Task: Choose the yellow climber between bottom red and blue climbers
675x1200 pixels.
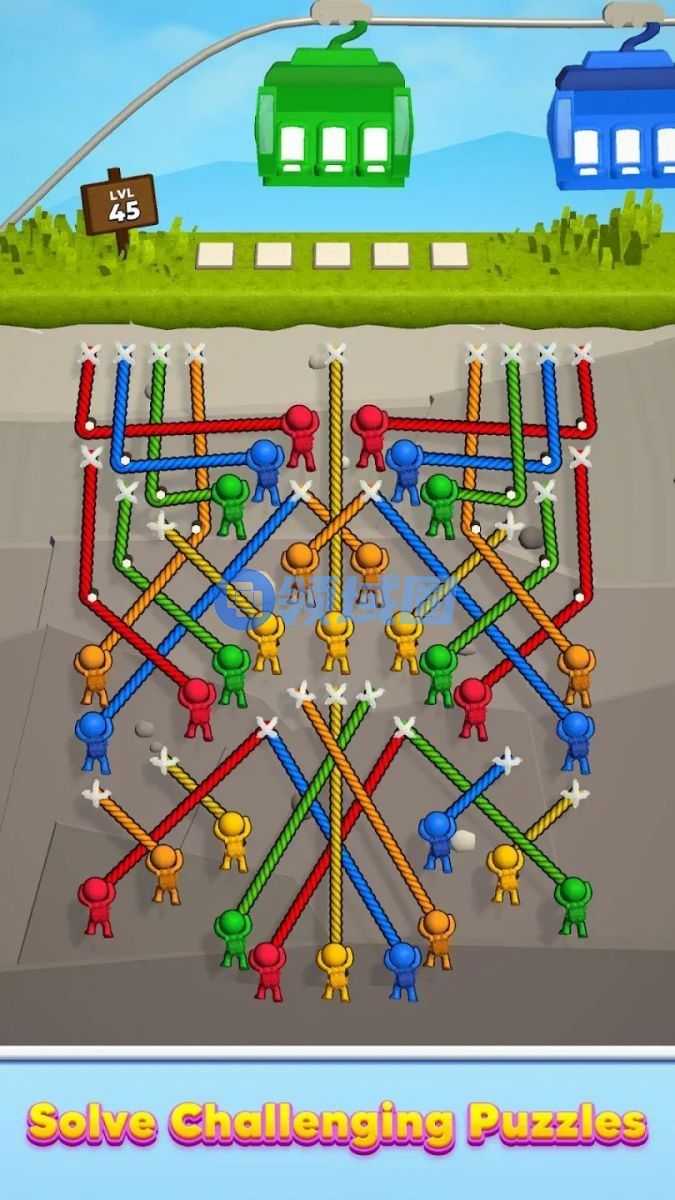Action: click(x=335, y=967)
